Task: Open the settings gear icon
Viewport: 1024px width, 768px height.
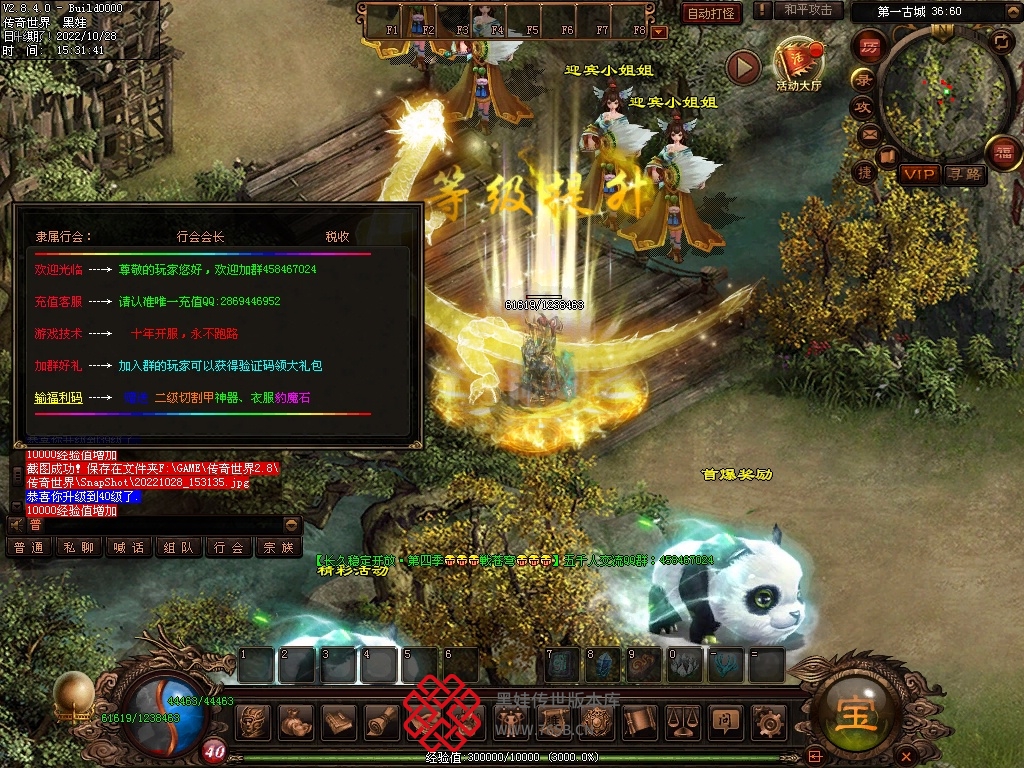Action: tap(768, 720)
